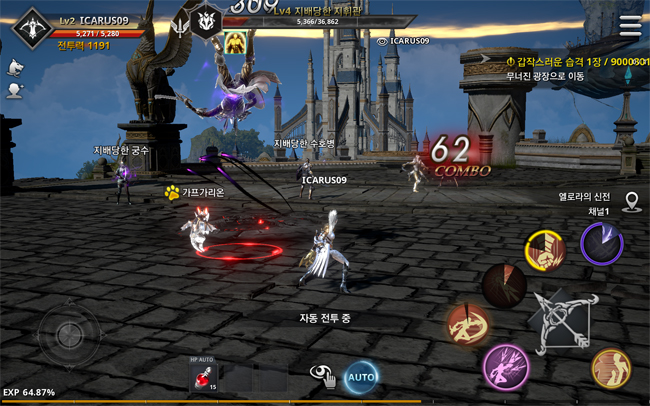Use the orange dodge figure skill
This screenshot has width=650, height=406.
610,367
